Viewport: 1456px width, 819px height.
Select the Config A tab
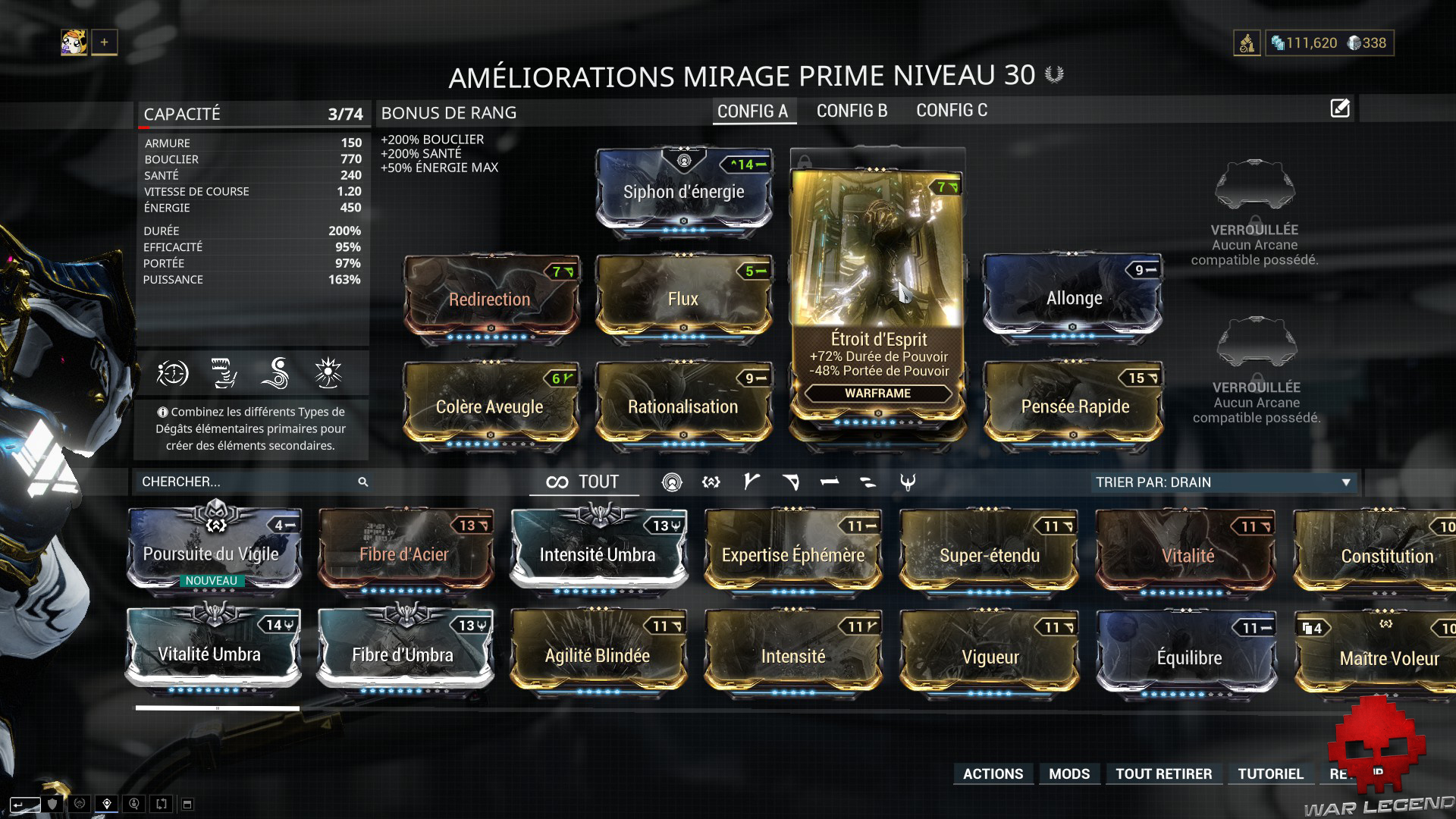point(752,111)
